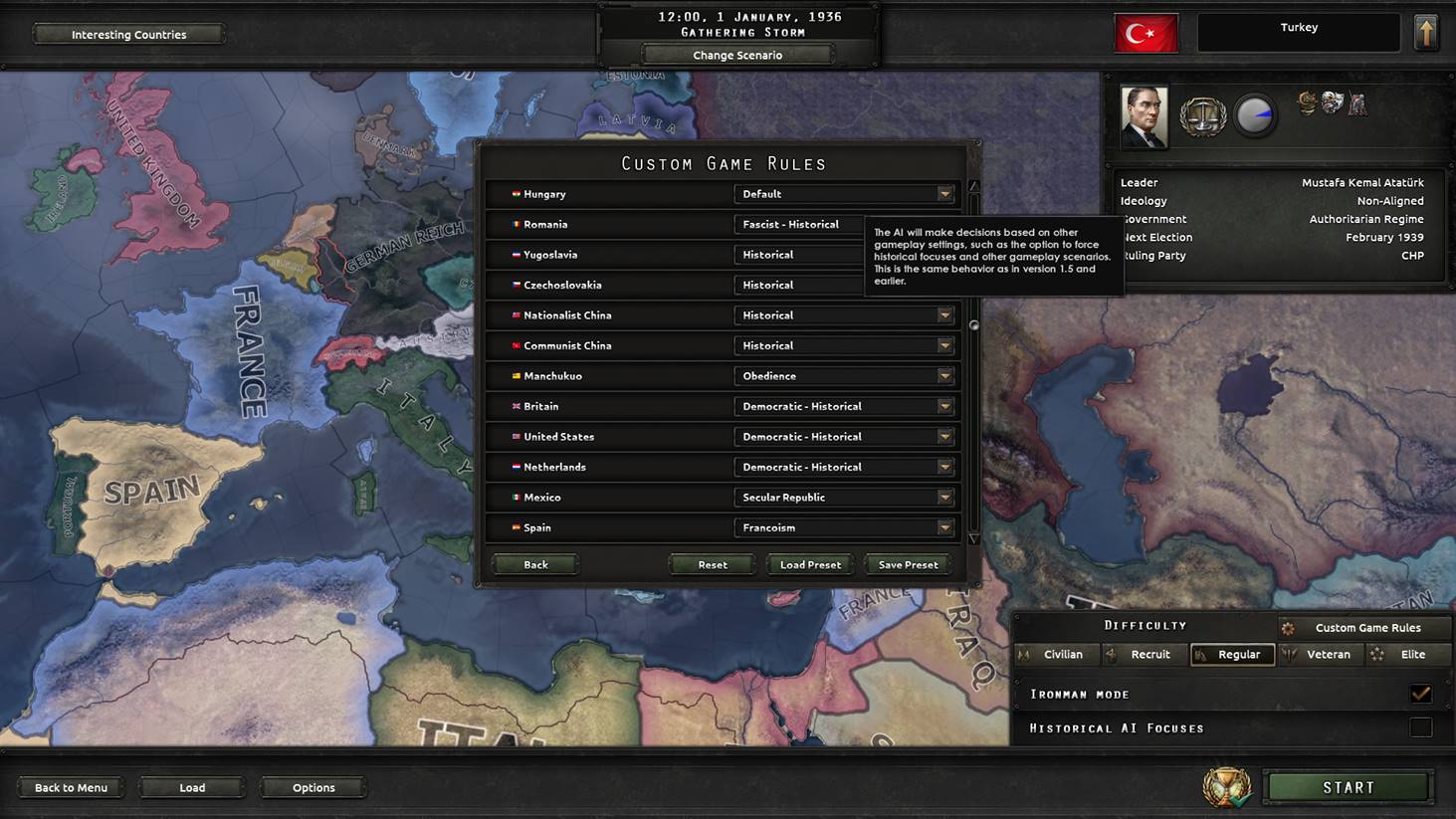Switch to the Custom Game Rules tab
Viewport: 1456px width, 819px height.
click(x=1363, y=627)
